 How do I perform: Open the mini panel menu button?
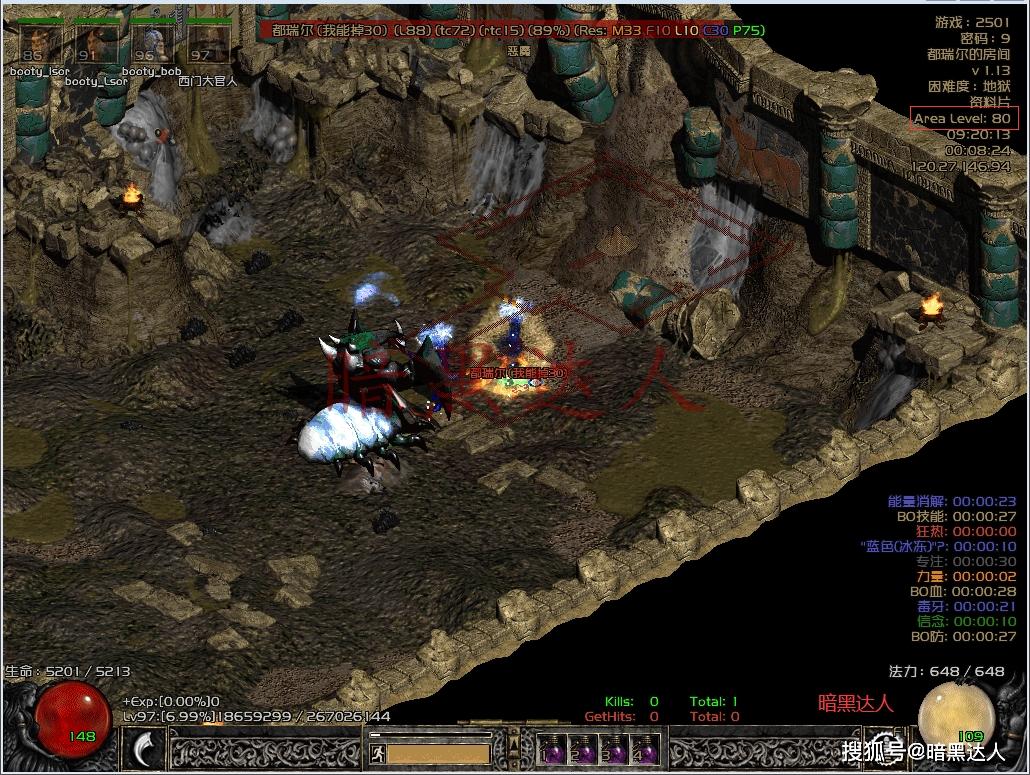click(514, 744)
